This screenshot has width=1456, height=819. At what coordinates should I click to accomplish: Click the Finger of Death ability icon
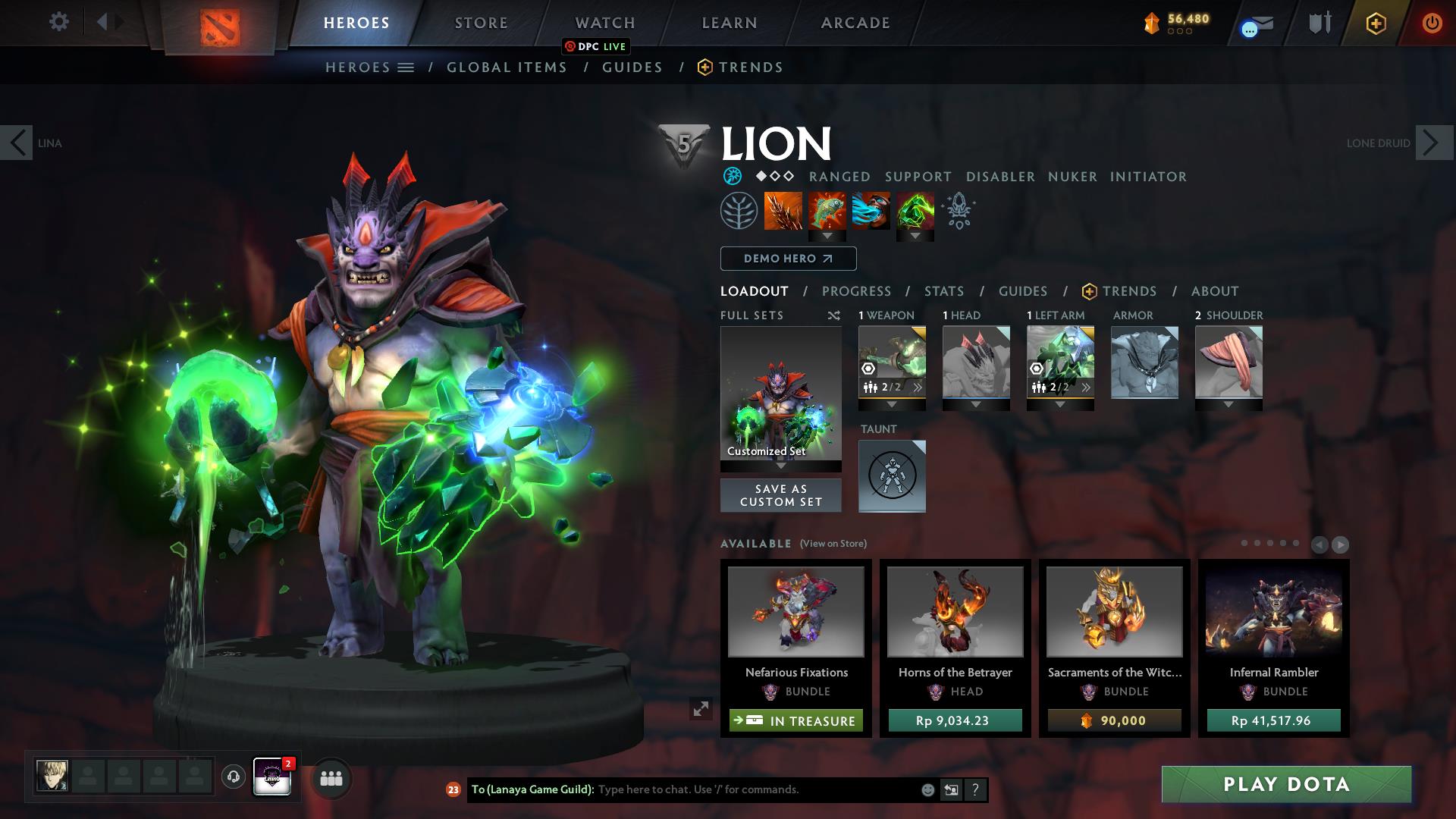coord(915,211)
